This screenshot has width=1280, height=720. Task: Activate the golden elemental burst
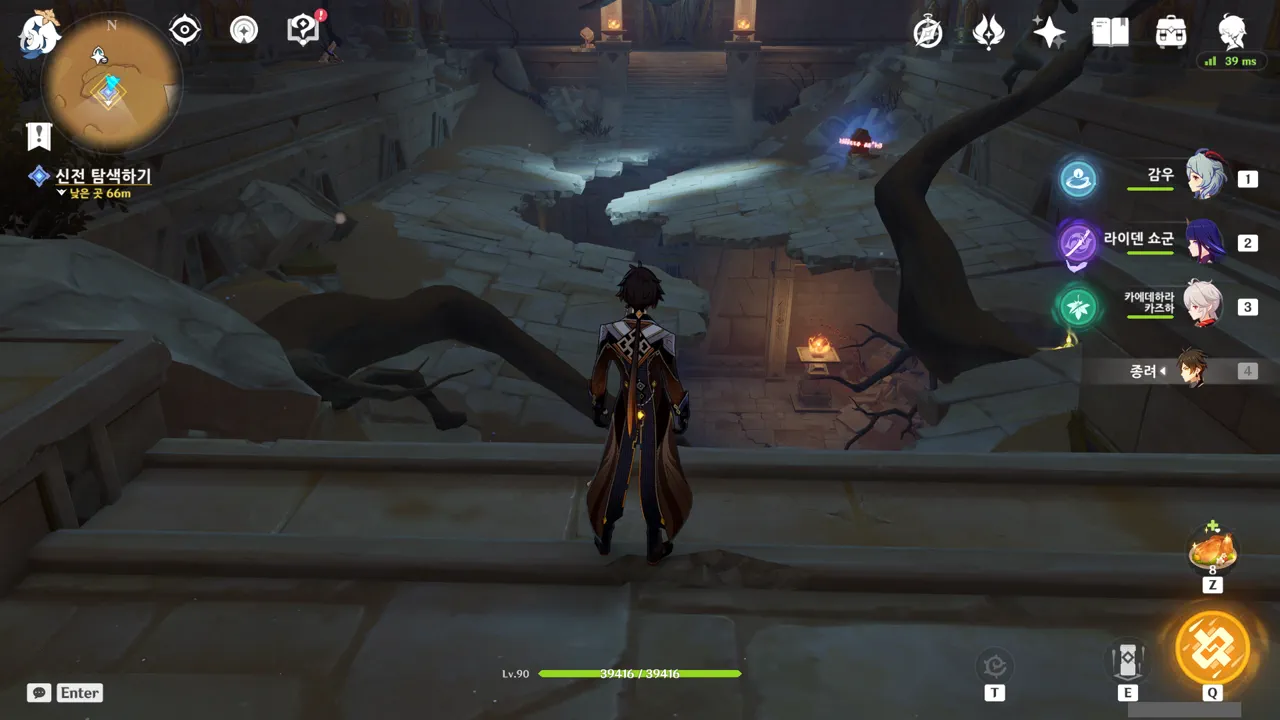click(x=1212, y=647)
